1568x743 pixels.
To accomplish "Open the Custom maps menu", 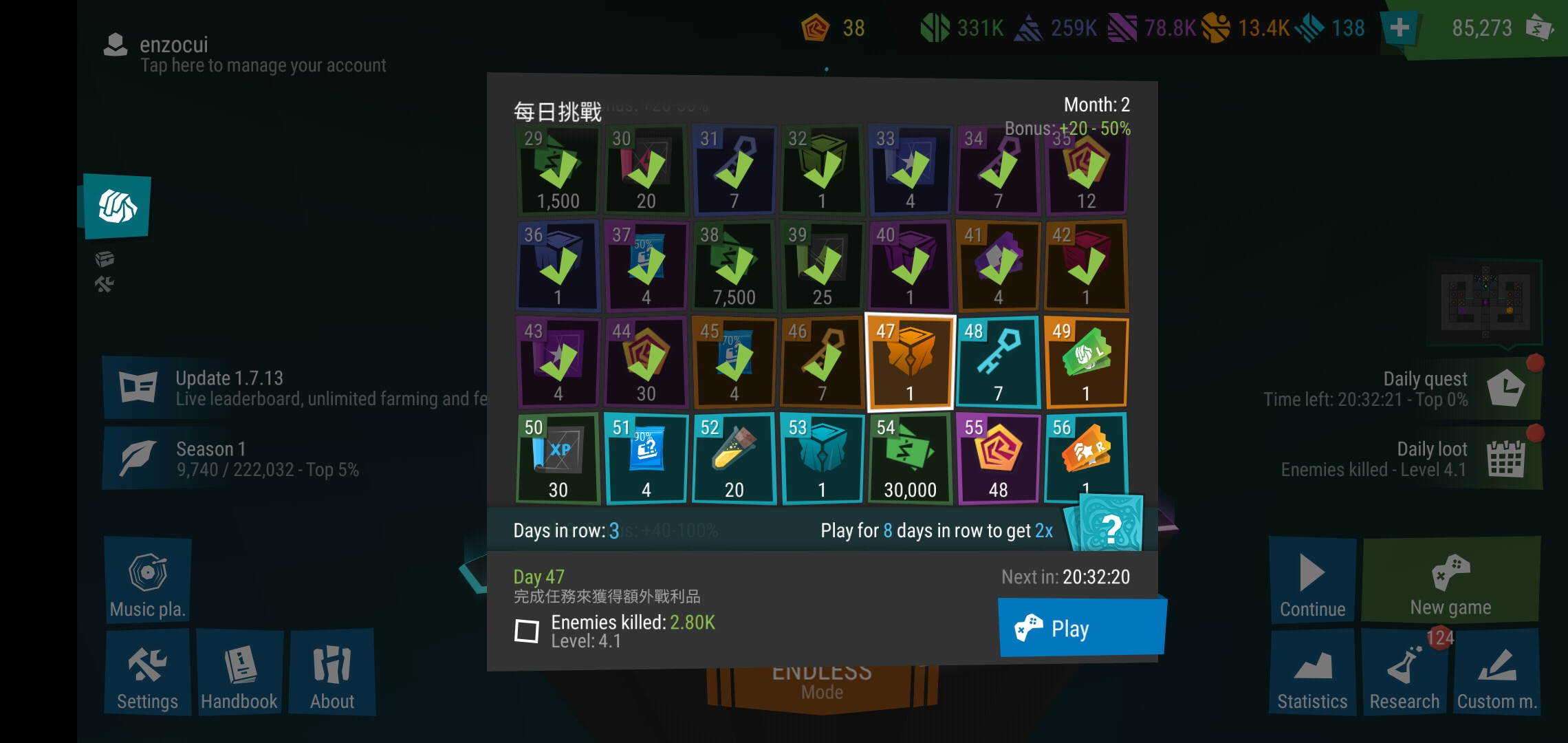I will point(1496,674).
